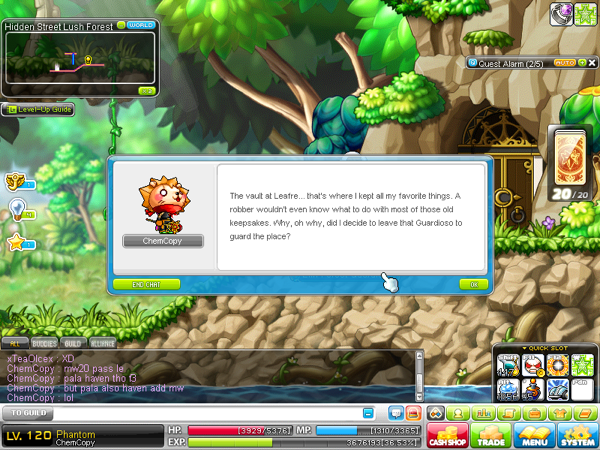
Task: Open the System menu
Action: click(x=577, y=437)
